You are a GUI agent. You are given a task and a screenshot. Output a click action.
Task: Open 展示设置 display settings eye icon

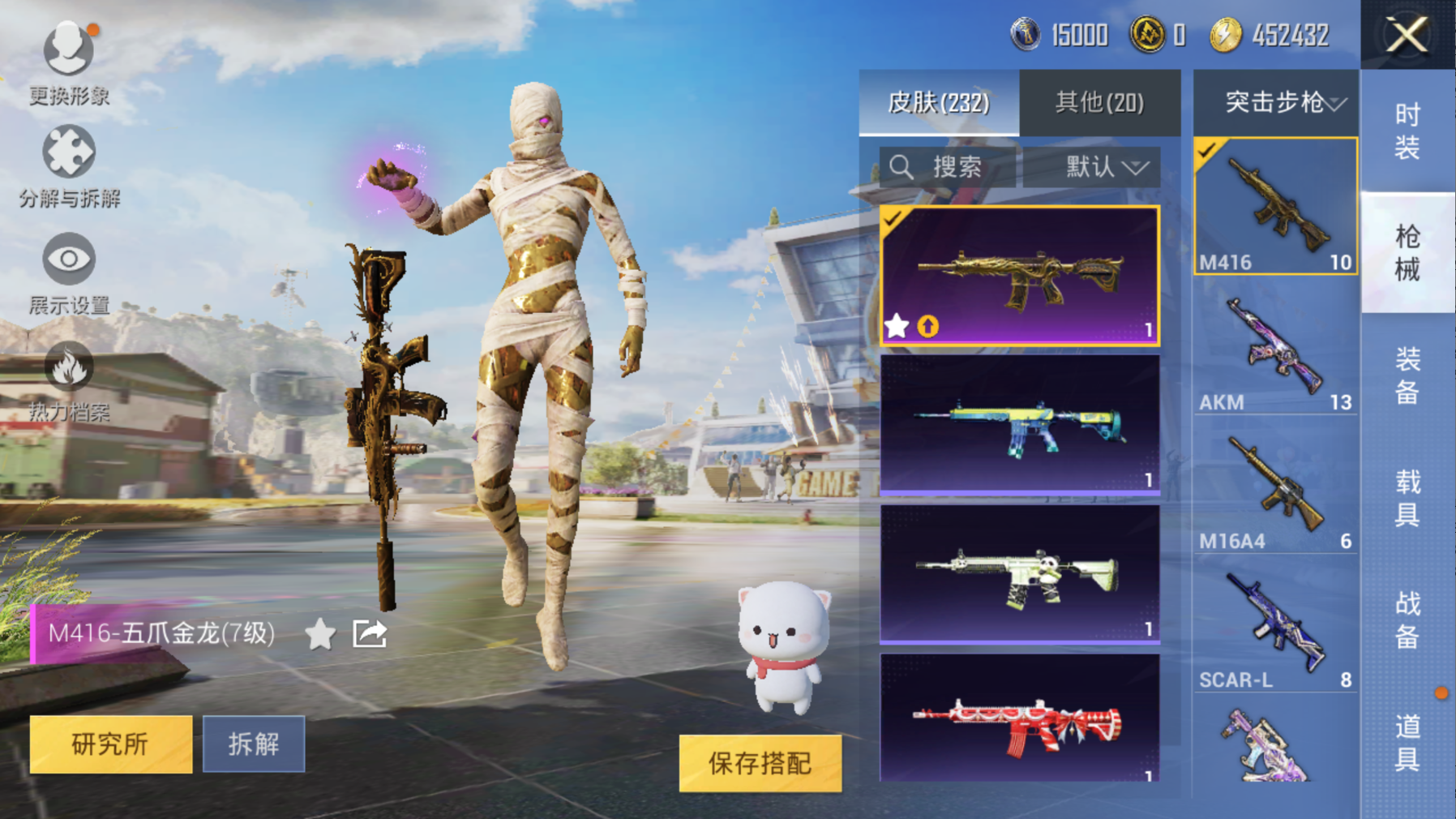tap(69, 261)
